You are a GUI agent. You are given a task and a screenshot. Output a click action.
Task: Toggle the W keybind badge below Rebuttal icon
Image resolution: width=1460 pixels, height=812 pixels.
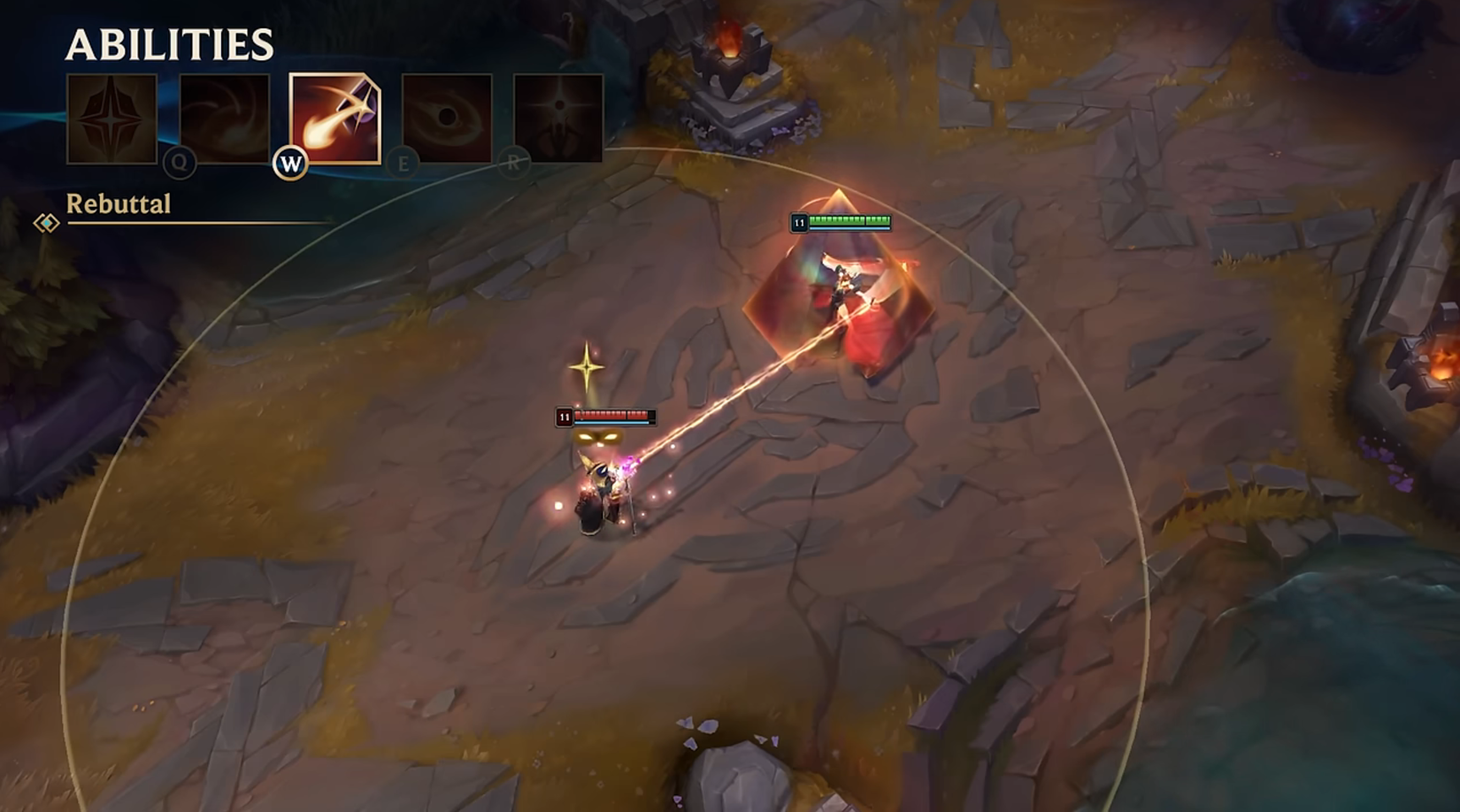(x=290, y=164)
